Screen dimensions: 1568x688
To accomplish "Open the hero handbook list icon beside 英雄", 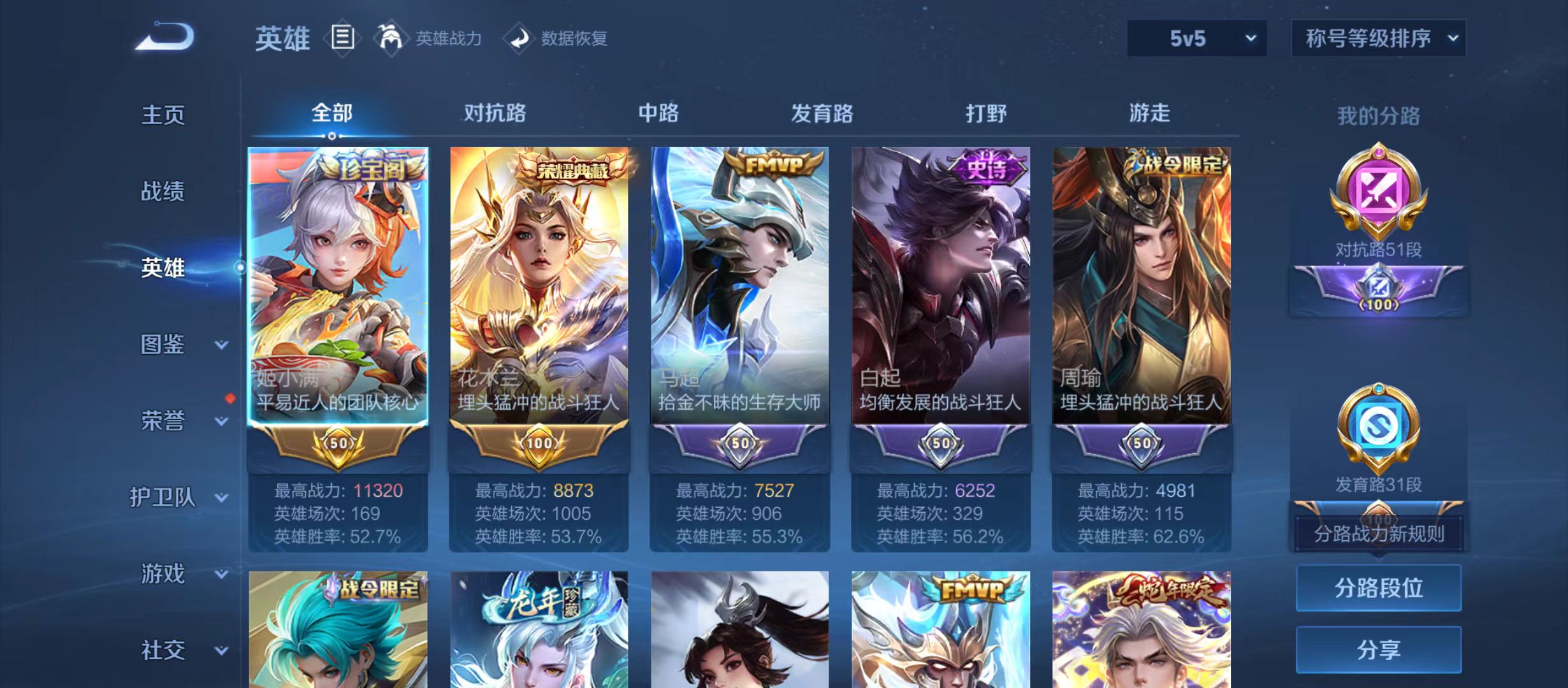I will tap(342, 38).
